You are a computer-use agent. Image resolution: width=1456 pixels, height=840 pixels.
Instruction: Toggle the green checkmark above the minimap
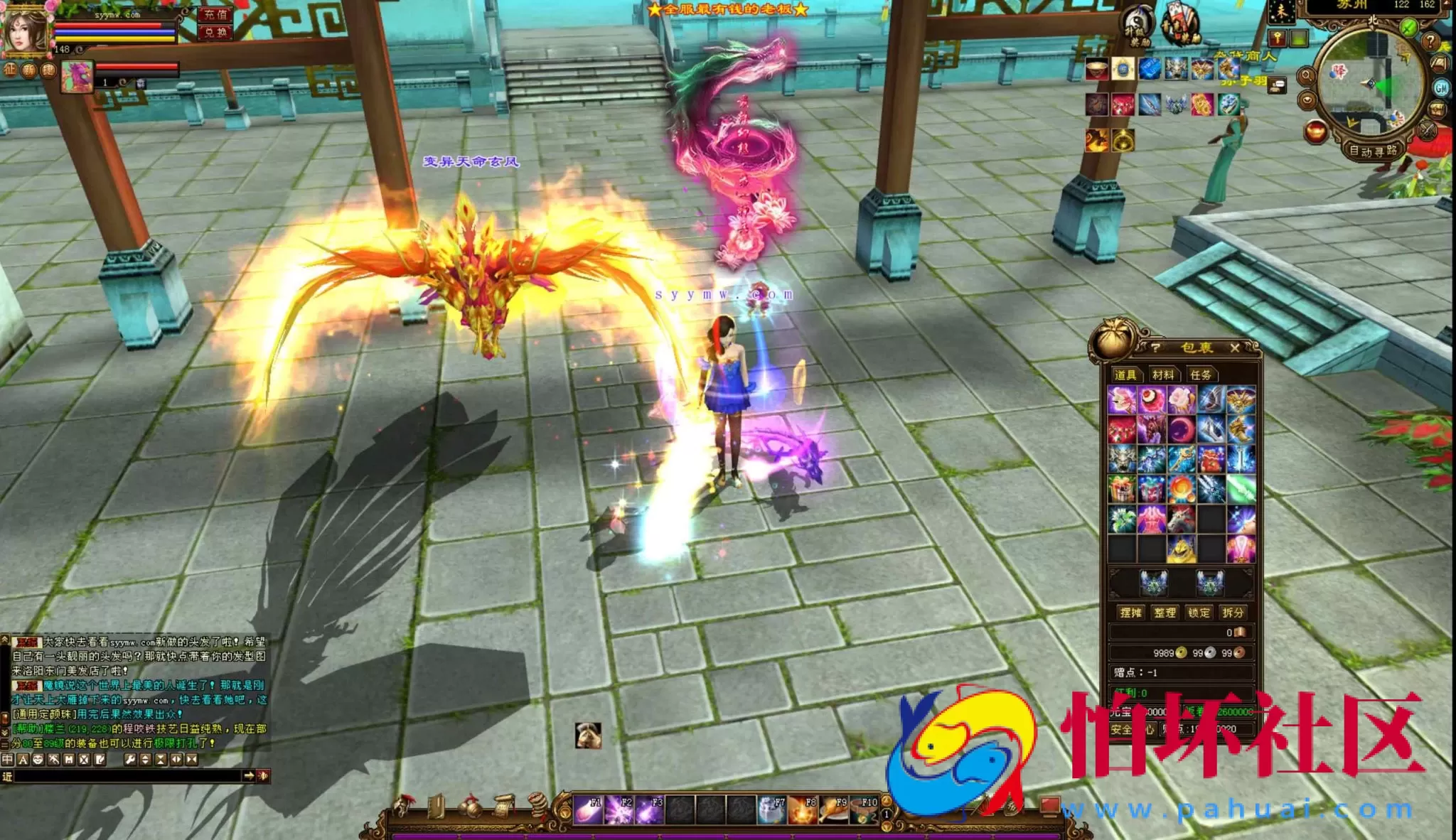(x=1408, y=27)
